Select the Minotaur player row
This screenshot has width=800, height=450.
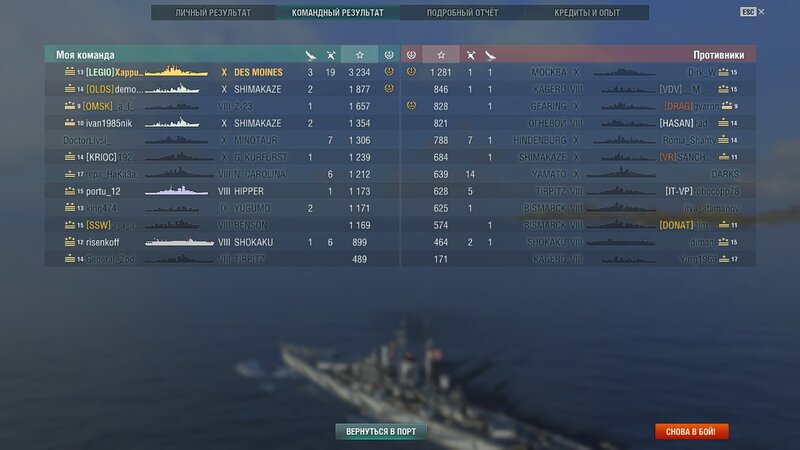coord(220,140)
